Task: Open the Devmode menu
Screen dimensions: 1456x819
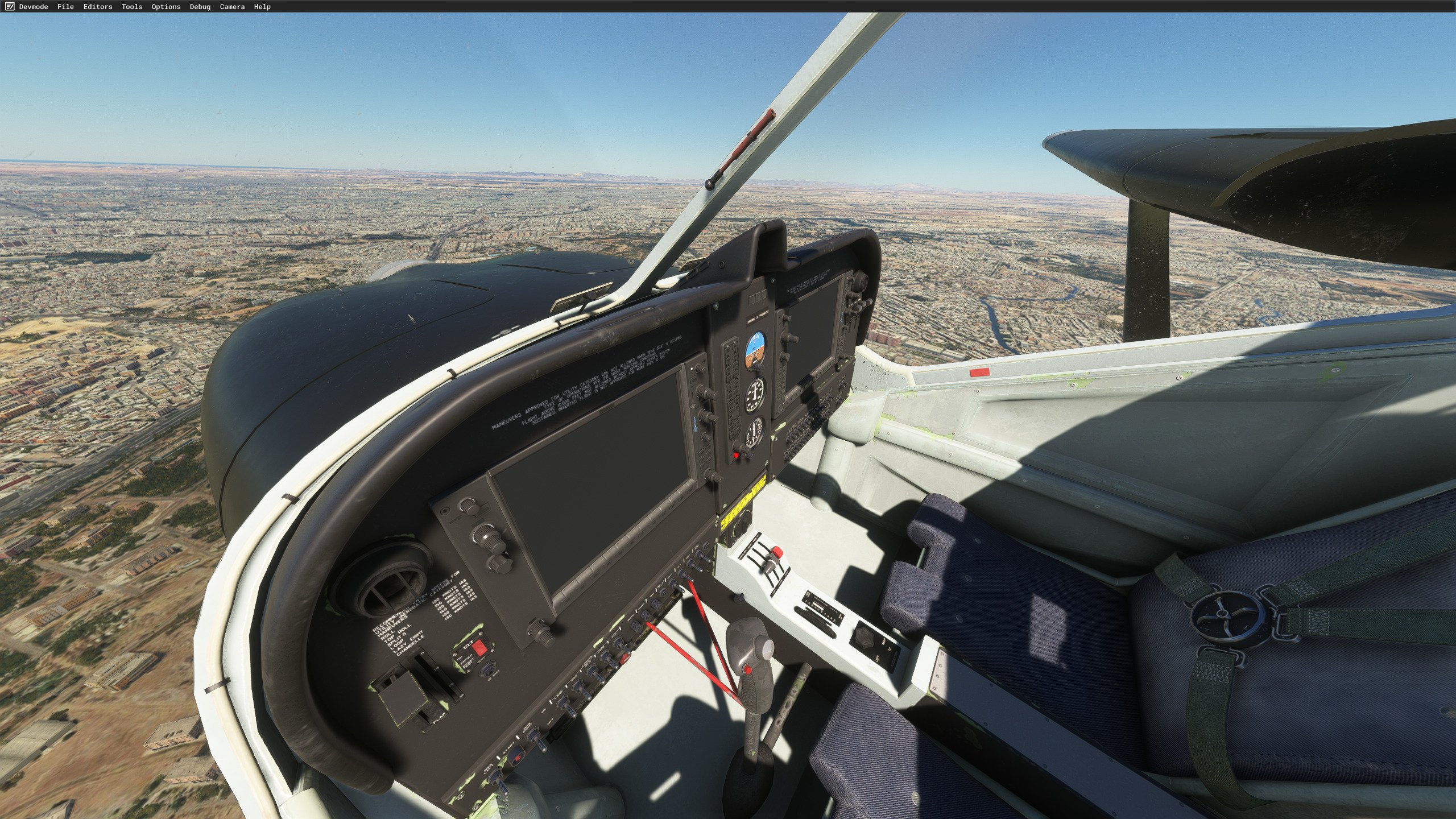Action: pos(34,7)
